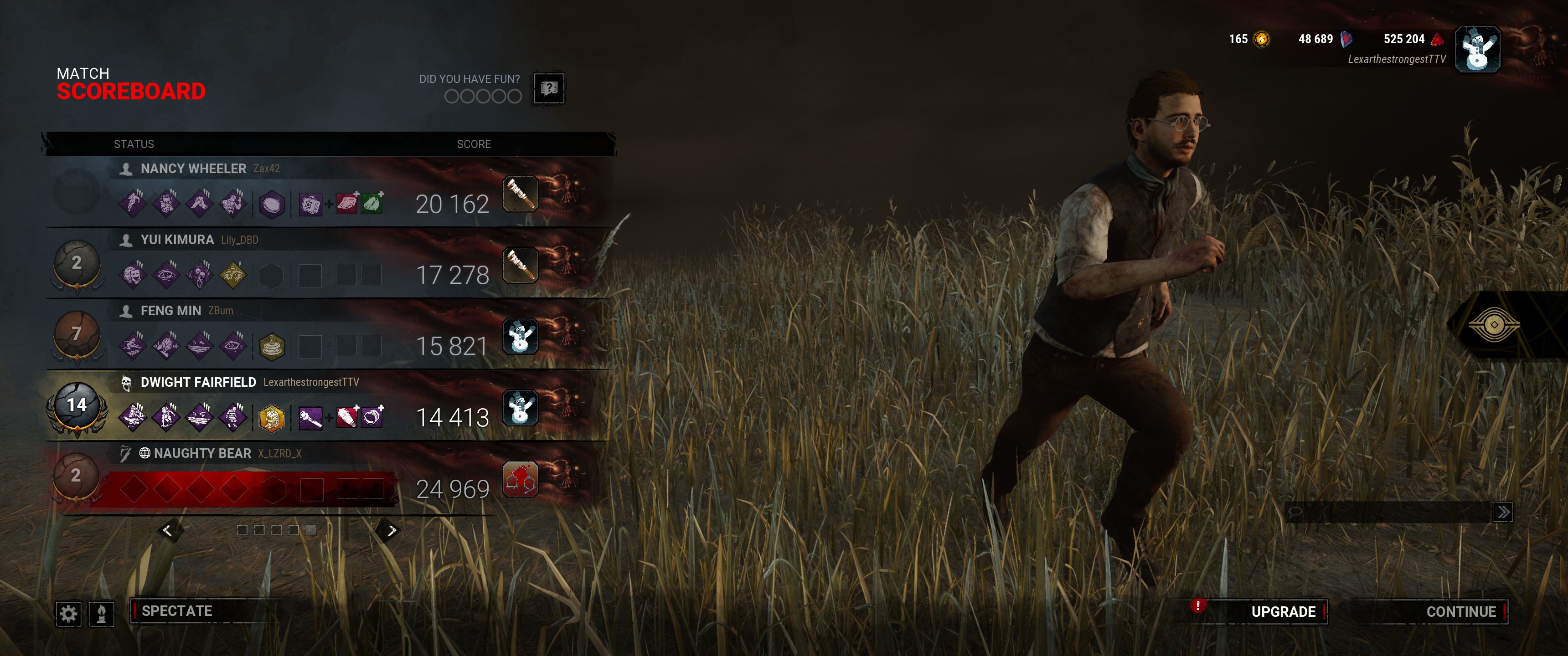
Task: Select the middle fun rating circle
Action: click(484, 96)
